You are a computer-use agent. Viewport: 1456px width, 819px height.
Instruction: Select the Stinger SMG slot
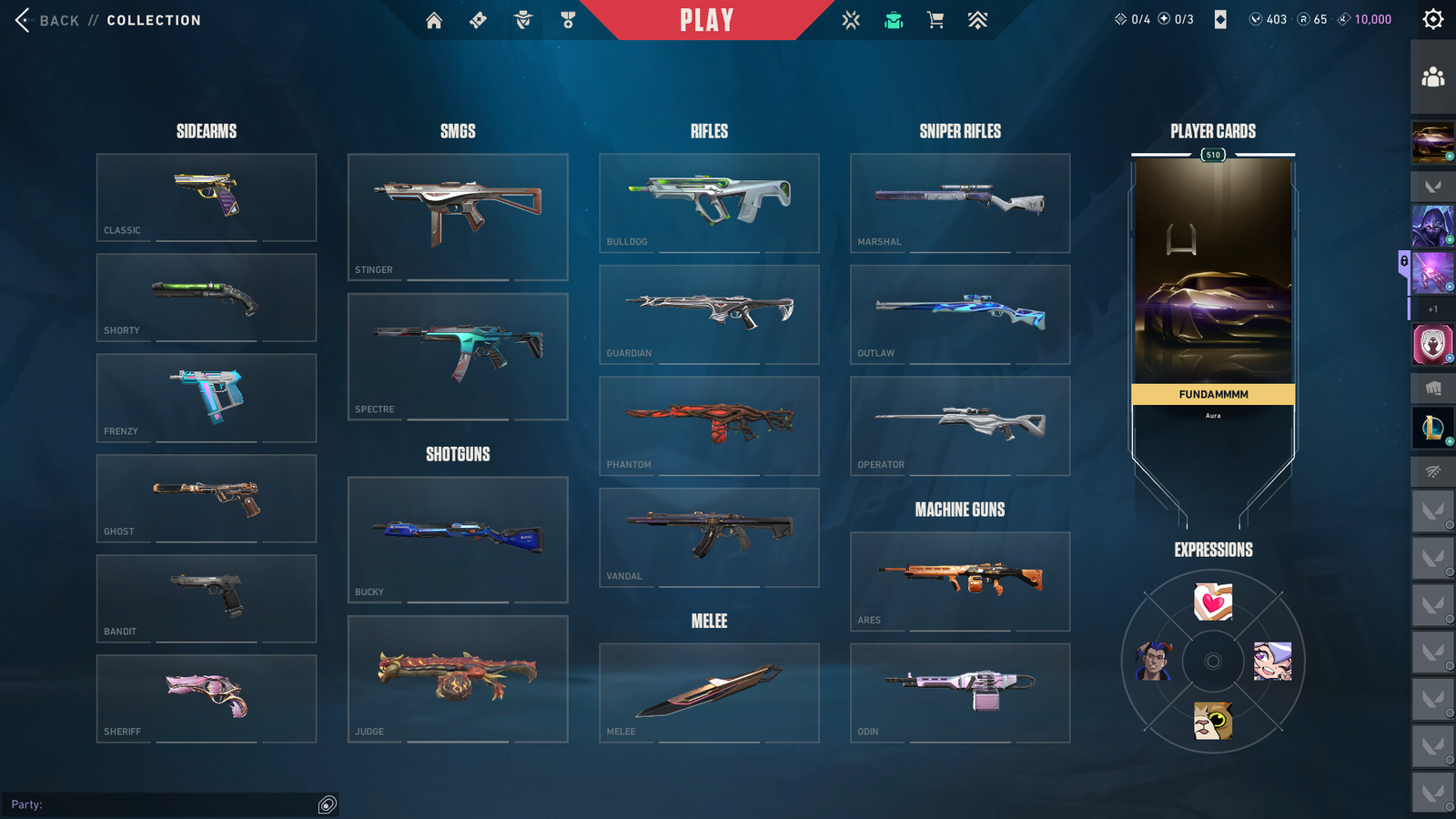458,217
